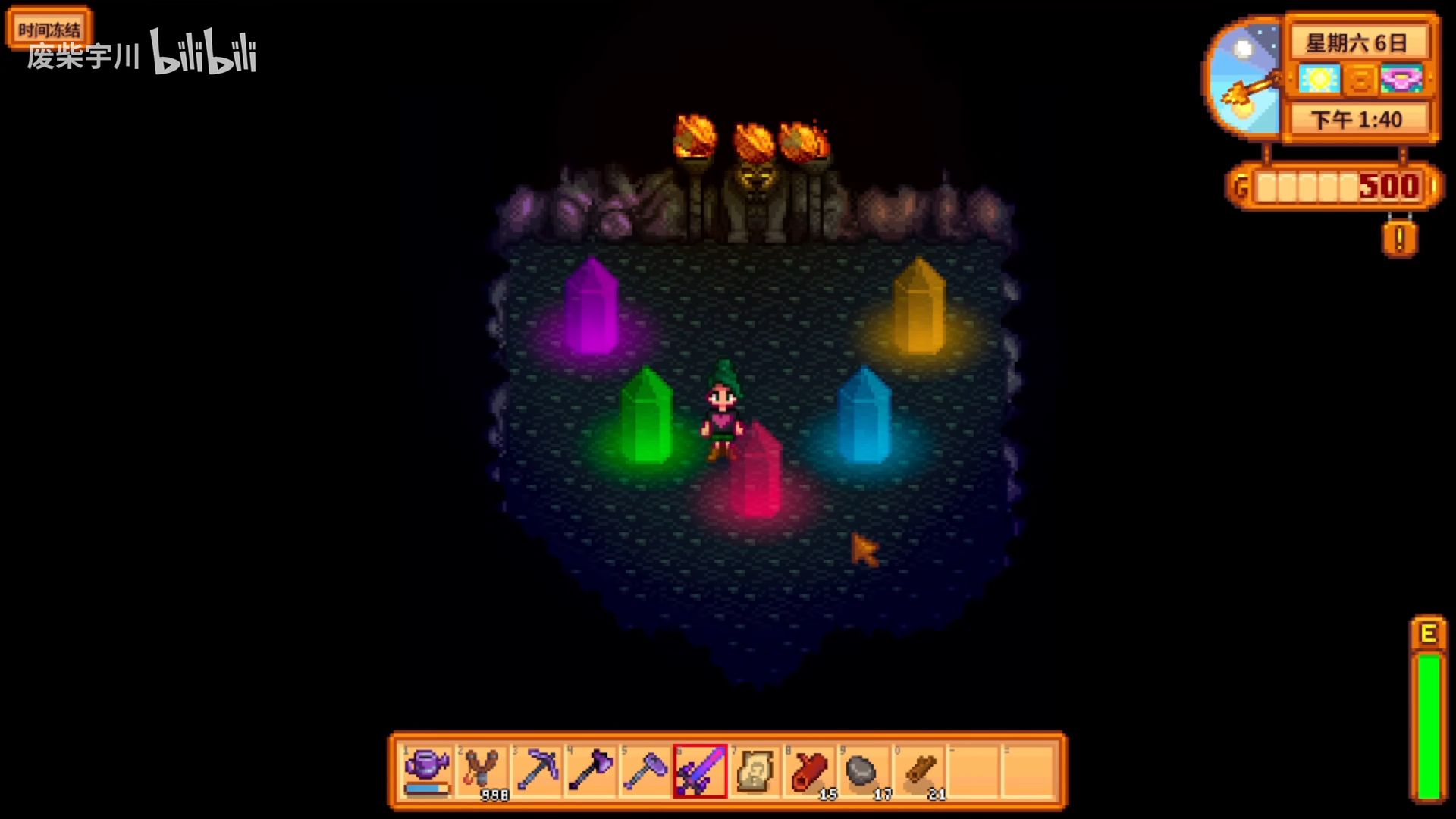Click the 时间冻结 time-freeze label
Viewport: 1456px width, 819px height.
[49, 30]
